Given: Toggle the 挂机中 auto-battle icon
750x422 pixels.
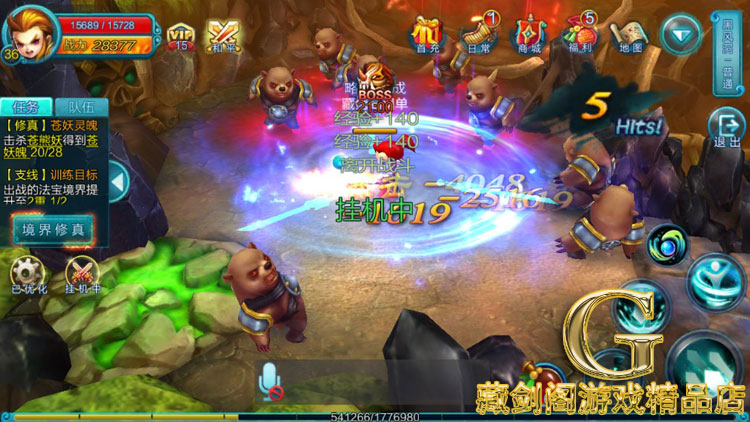Looking at the screenshot, I should [x=83, y=274].
